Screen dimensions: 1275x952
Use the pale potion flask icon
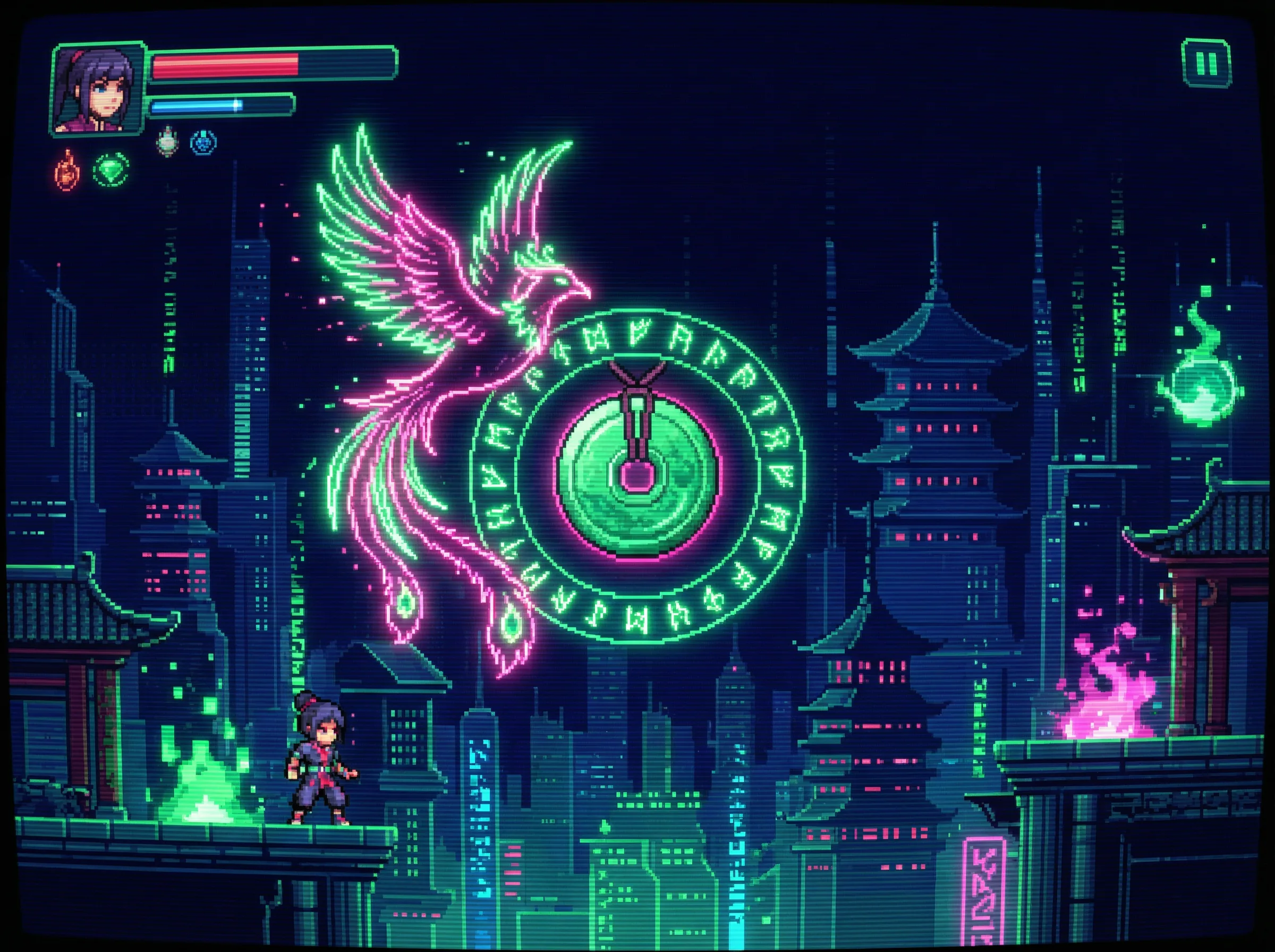tap(167, 142)
